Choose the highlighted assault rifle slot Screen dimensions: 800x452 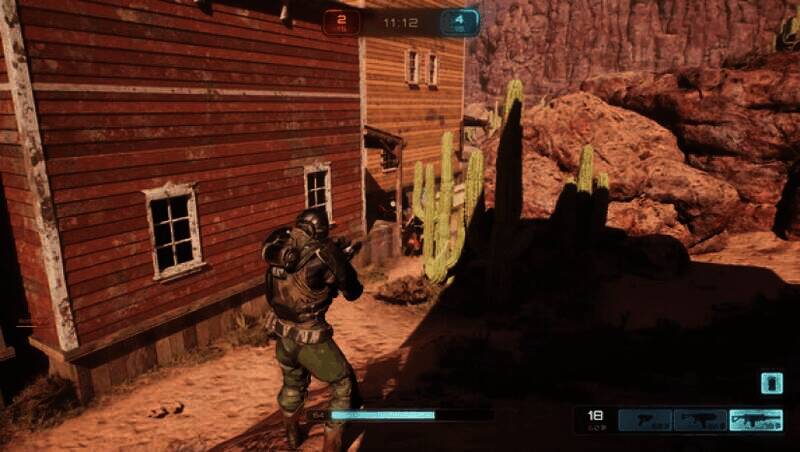755,420
